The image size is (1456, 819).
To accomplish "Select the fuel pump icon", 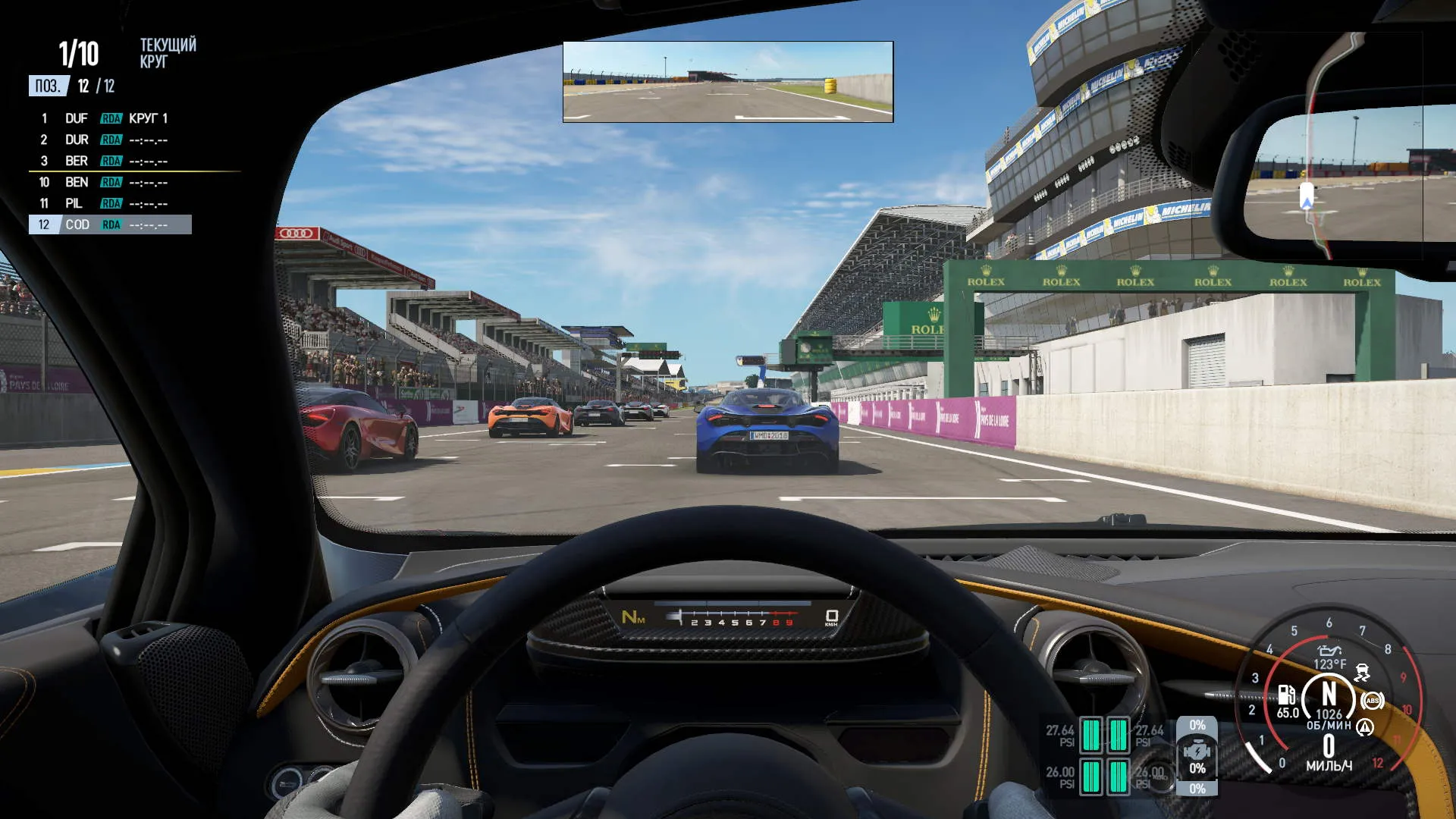I will coord(1286,695).
